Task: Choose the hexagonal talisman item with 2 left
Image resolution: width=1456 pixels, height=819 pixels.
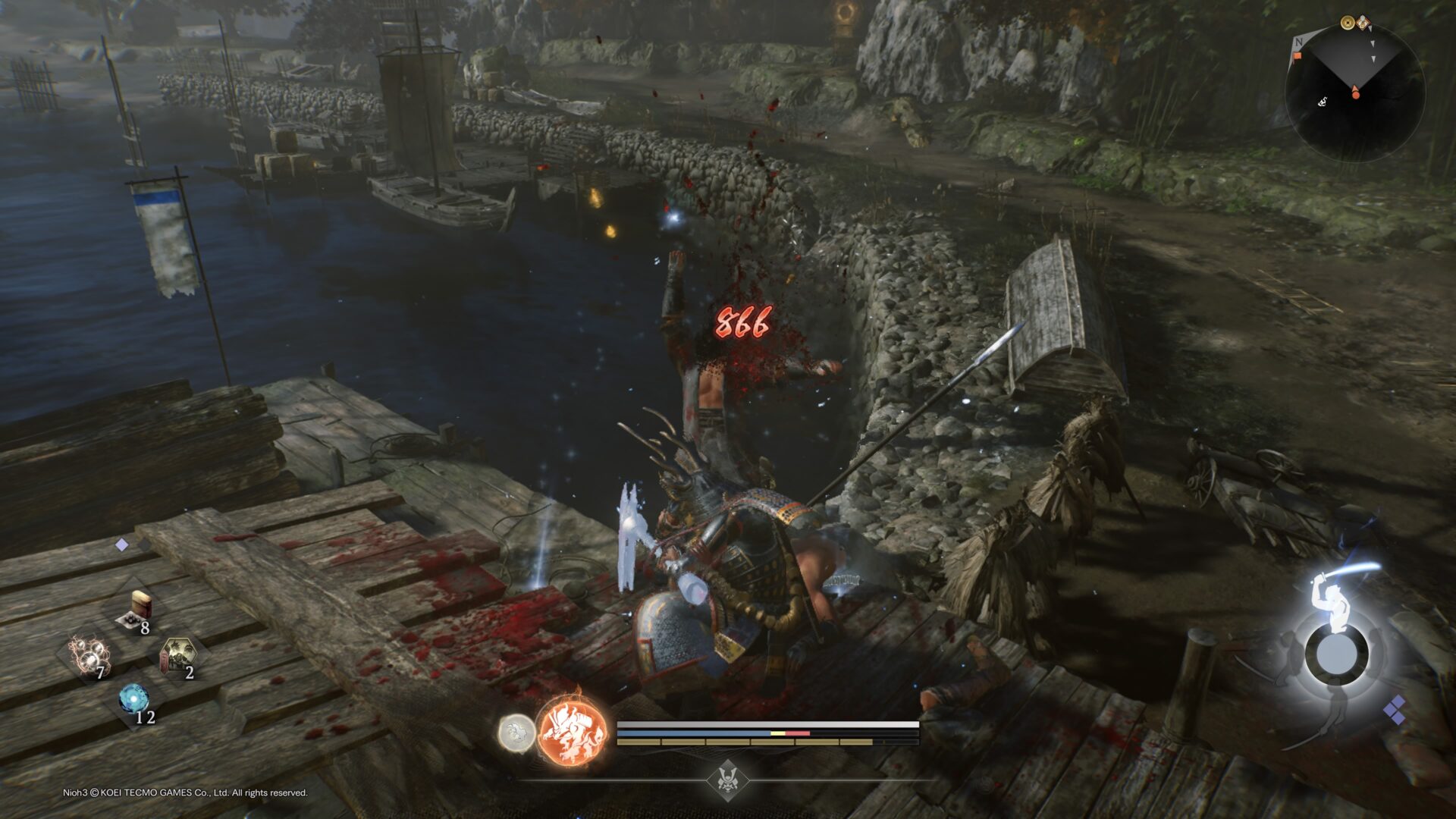Action: pos(180,657)
